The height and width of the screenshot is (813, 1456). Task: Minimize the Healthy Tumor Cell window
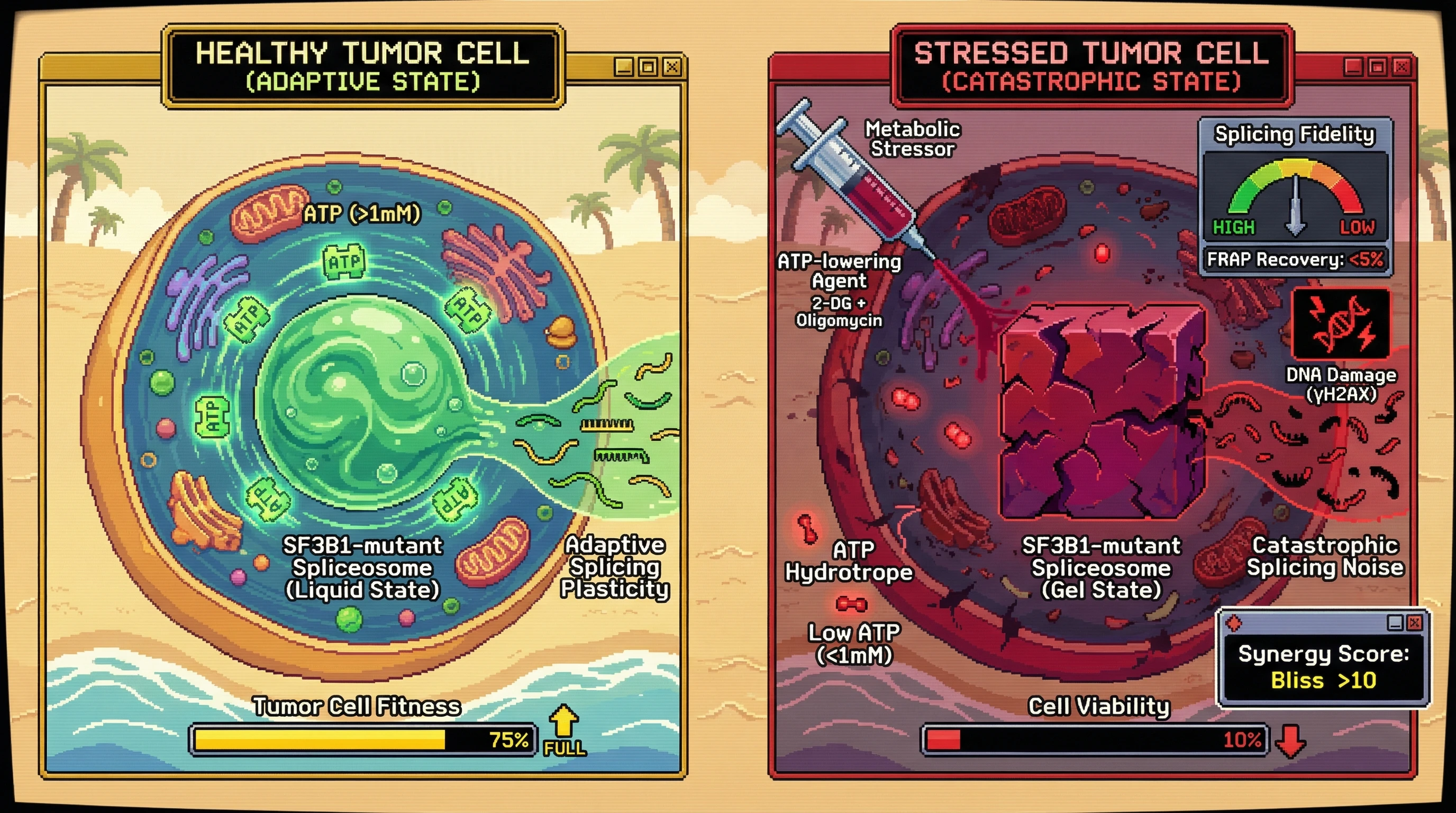coord(623,67)
